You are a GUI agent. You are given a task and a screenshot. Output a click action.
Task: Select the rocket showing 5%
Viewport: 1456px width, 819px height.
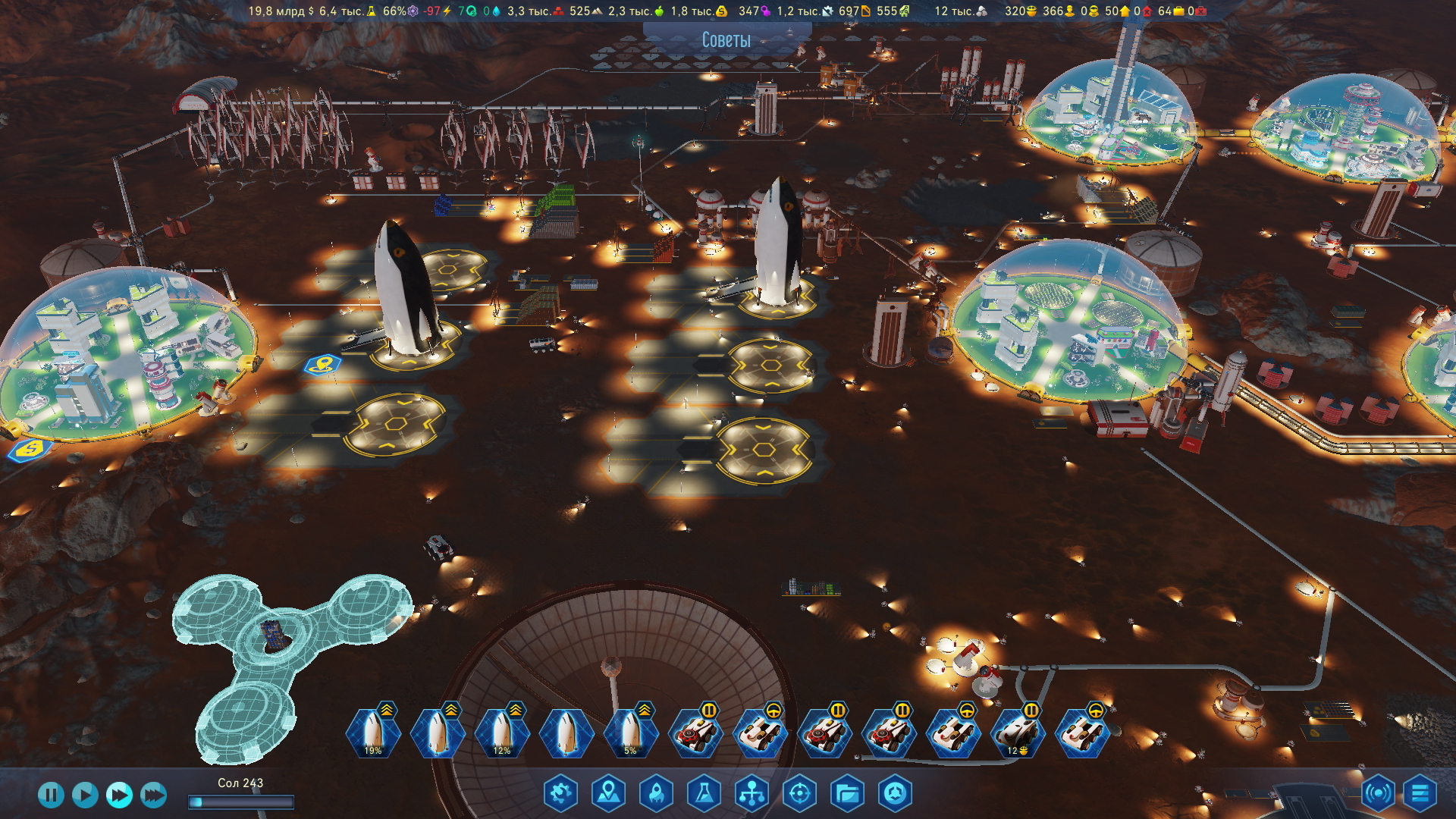(x=630, y=733)
